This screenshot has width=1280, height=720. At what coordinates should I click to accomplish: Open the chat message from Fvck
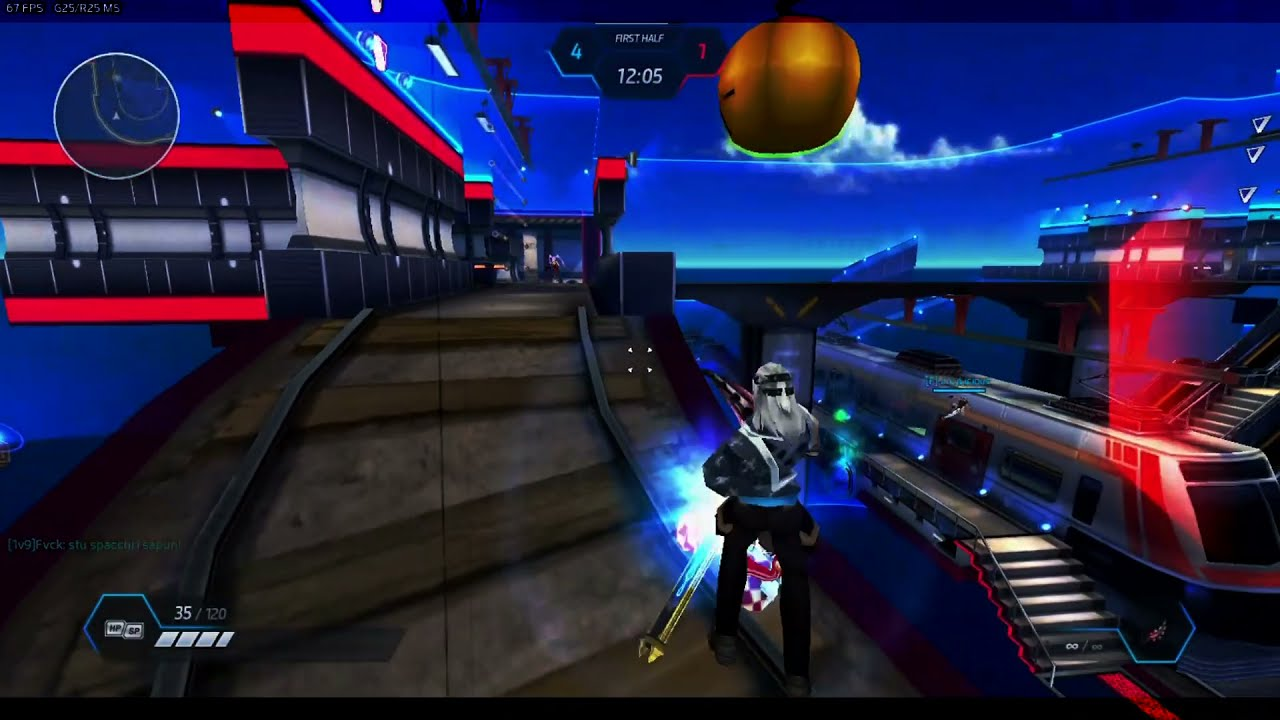pos(94,545)
